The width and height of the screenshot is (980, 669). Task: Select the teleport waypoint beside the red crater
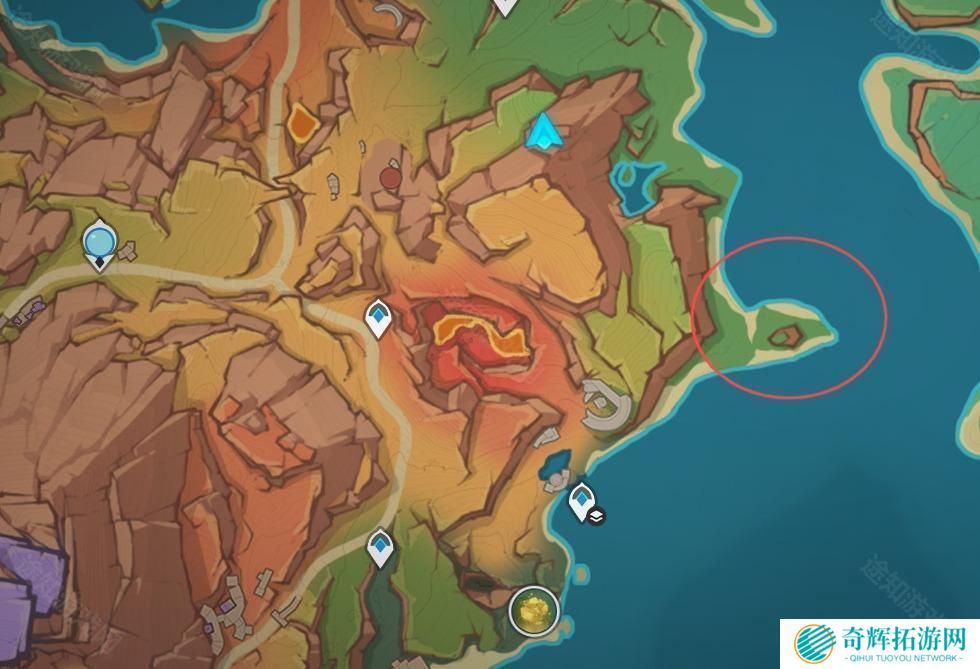[378, 319]
